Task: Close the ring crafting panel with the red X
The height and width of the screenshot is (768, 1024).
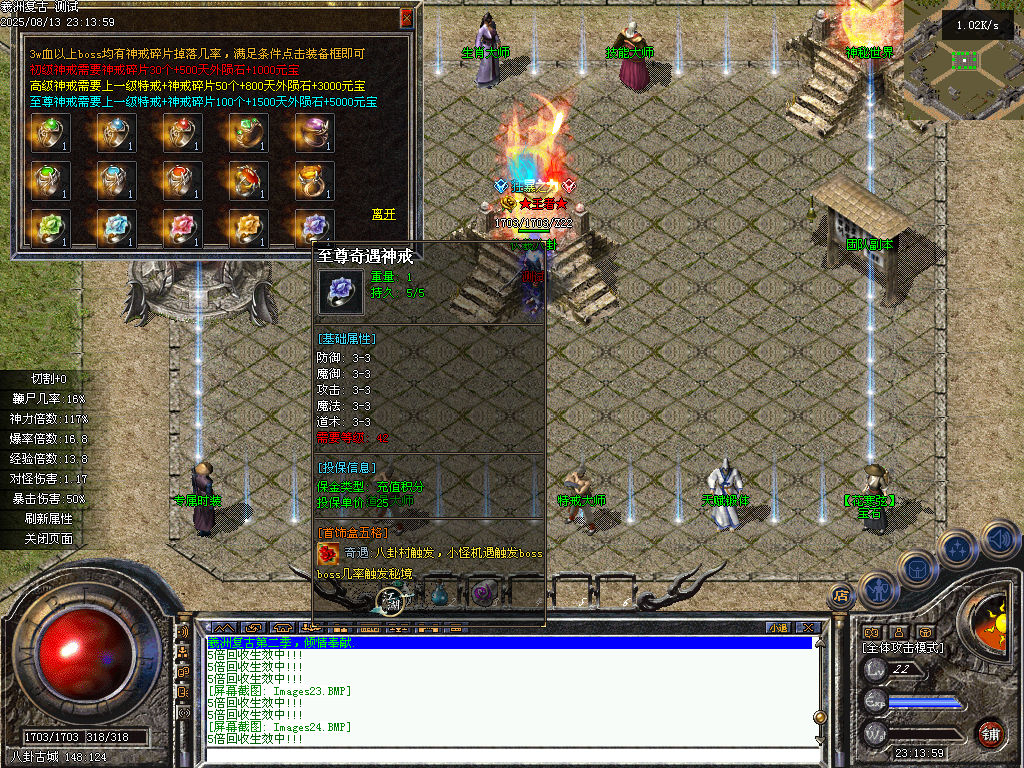Action: pyautogui.click(x=406, y=18)
